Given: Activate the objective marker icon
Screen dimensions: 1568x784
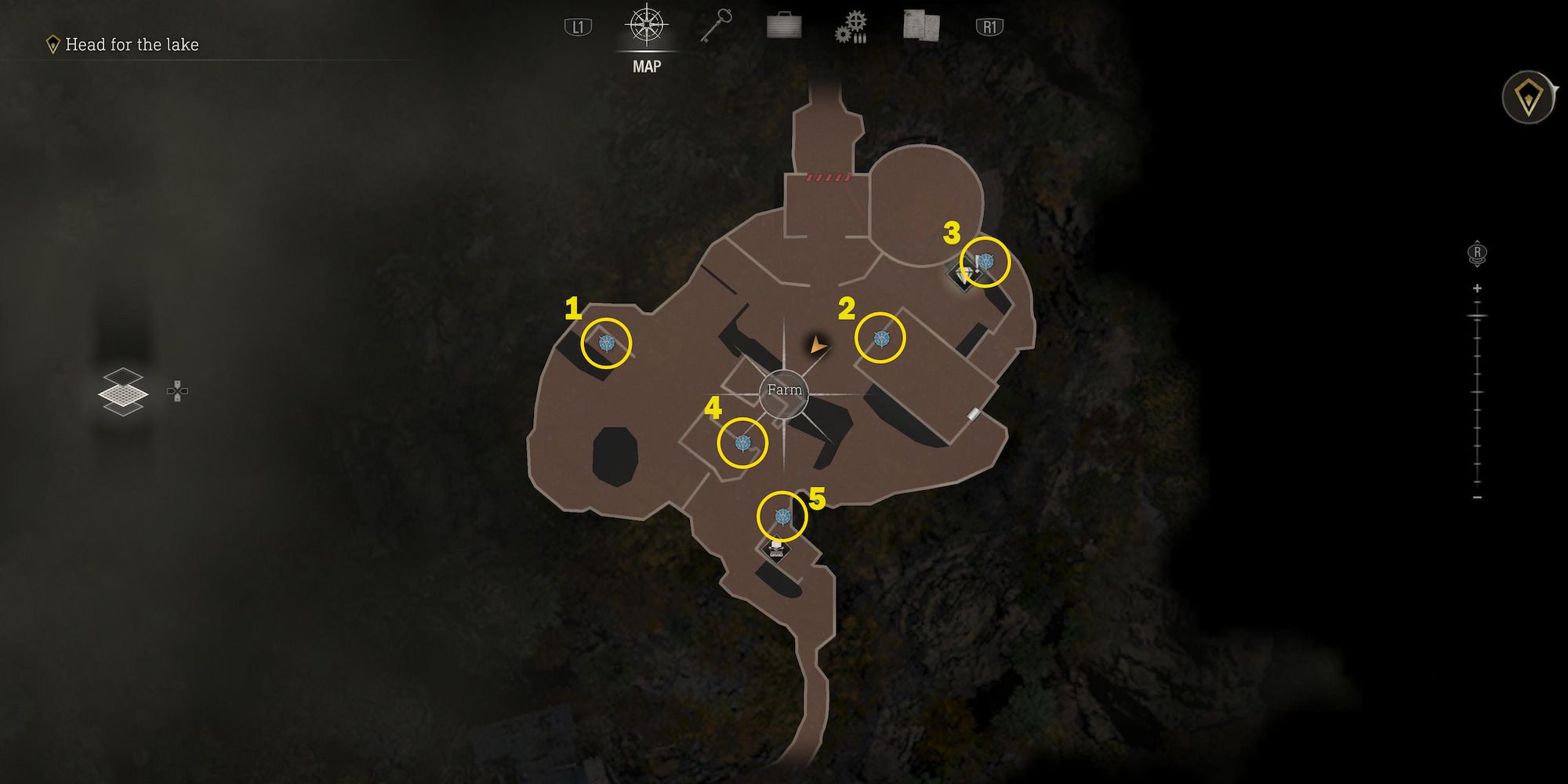Looking at the screenshot, I should pyautogui.click(x=1528, y=98).
